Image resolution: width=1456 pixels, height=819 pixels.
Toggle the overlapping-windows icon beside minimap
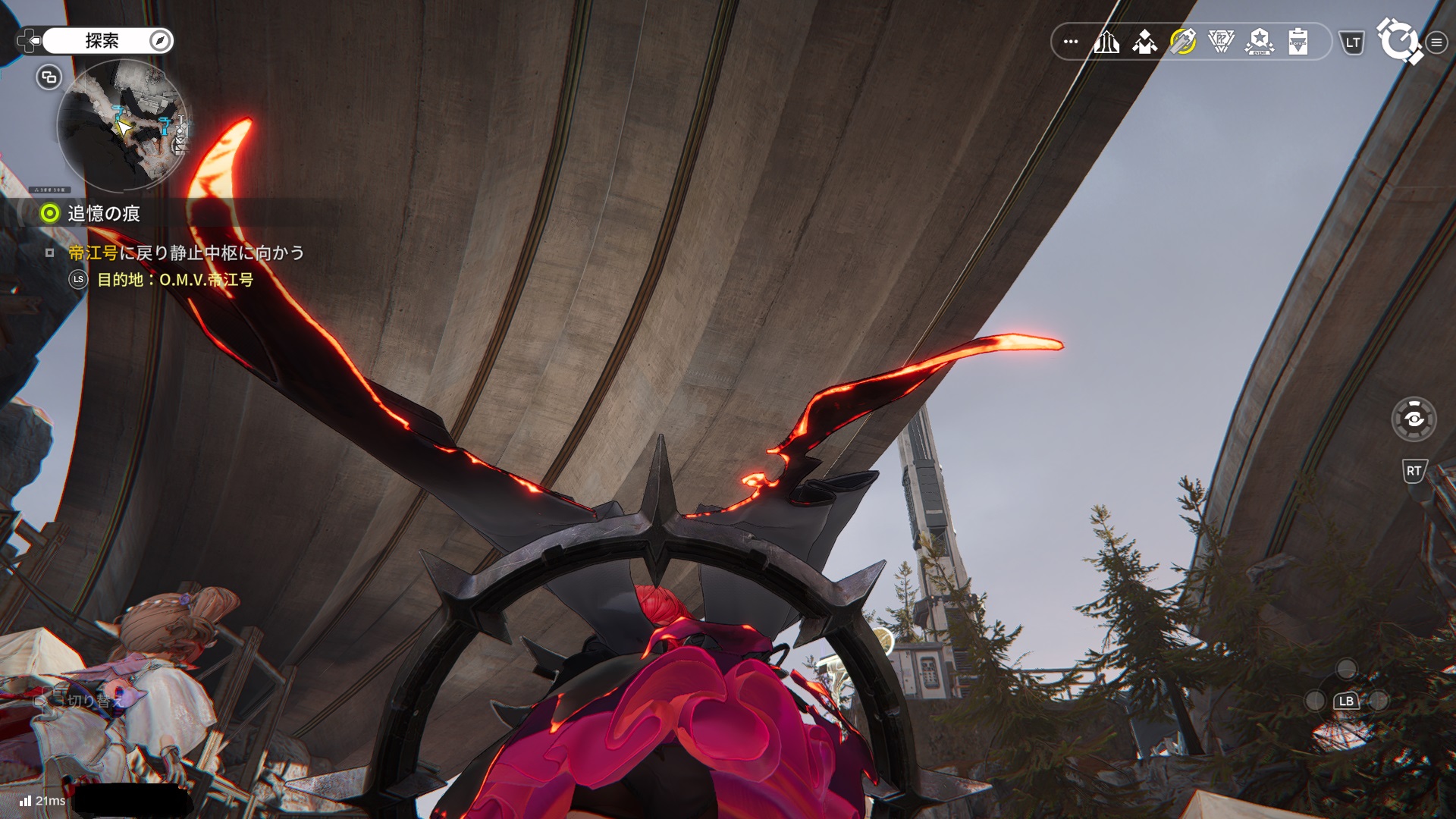49,77
